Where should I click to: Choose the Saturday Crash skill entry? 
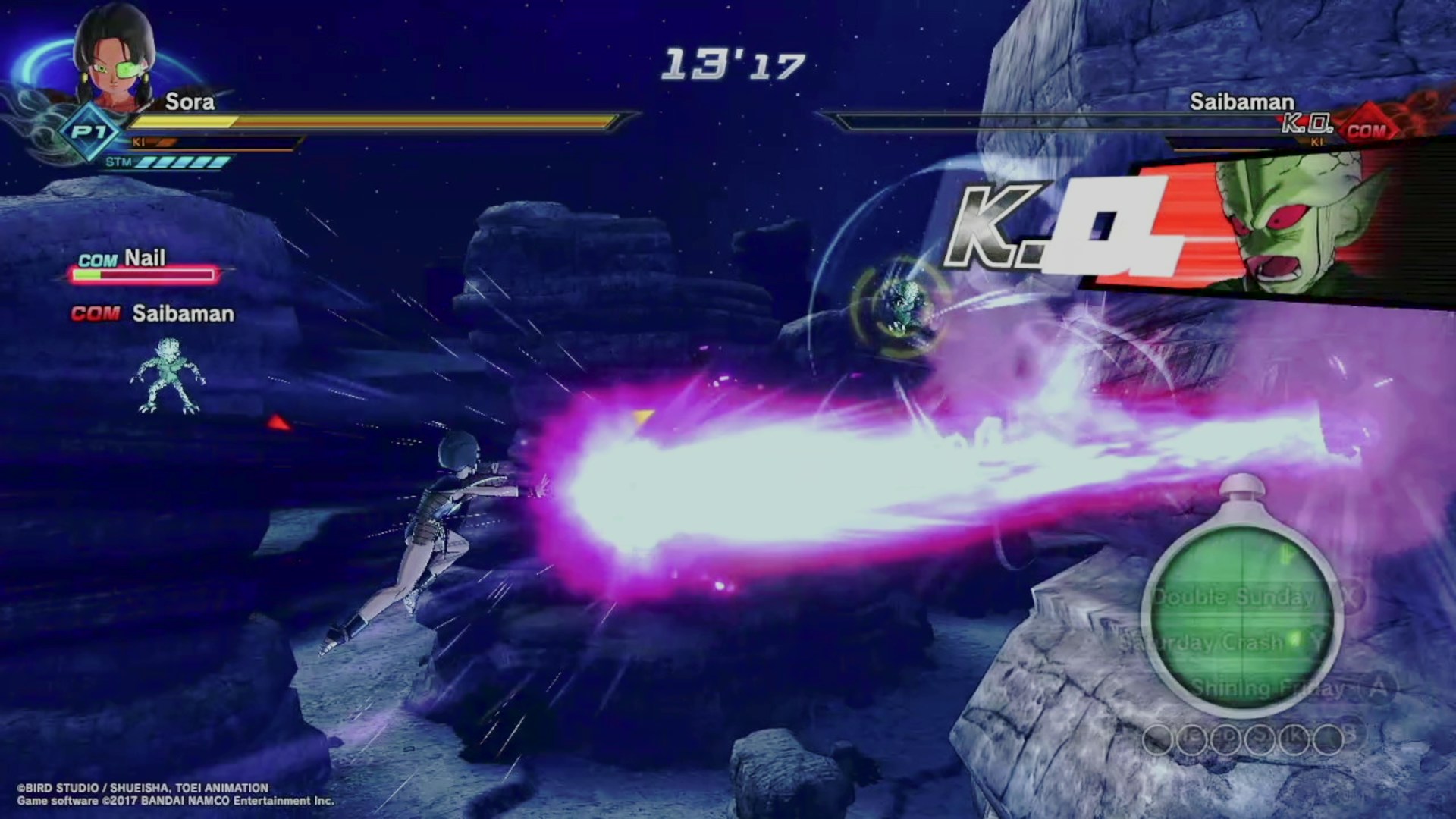click(x=1204, y=643)
